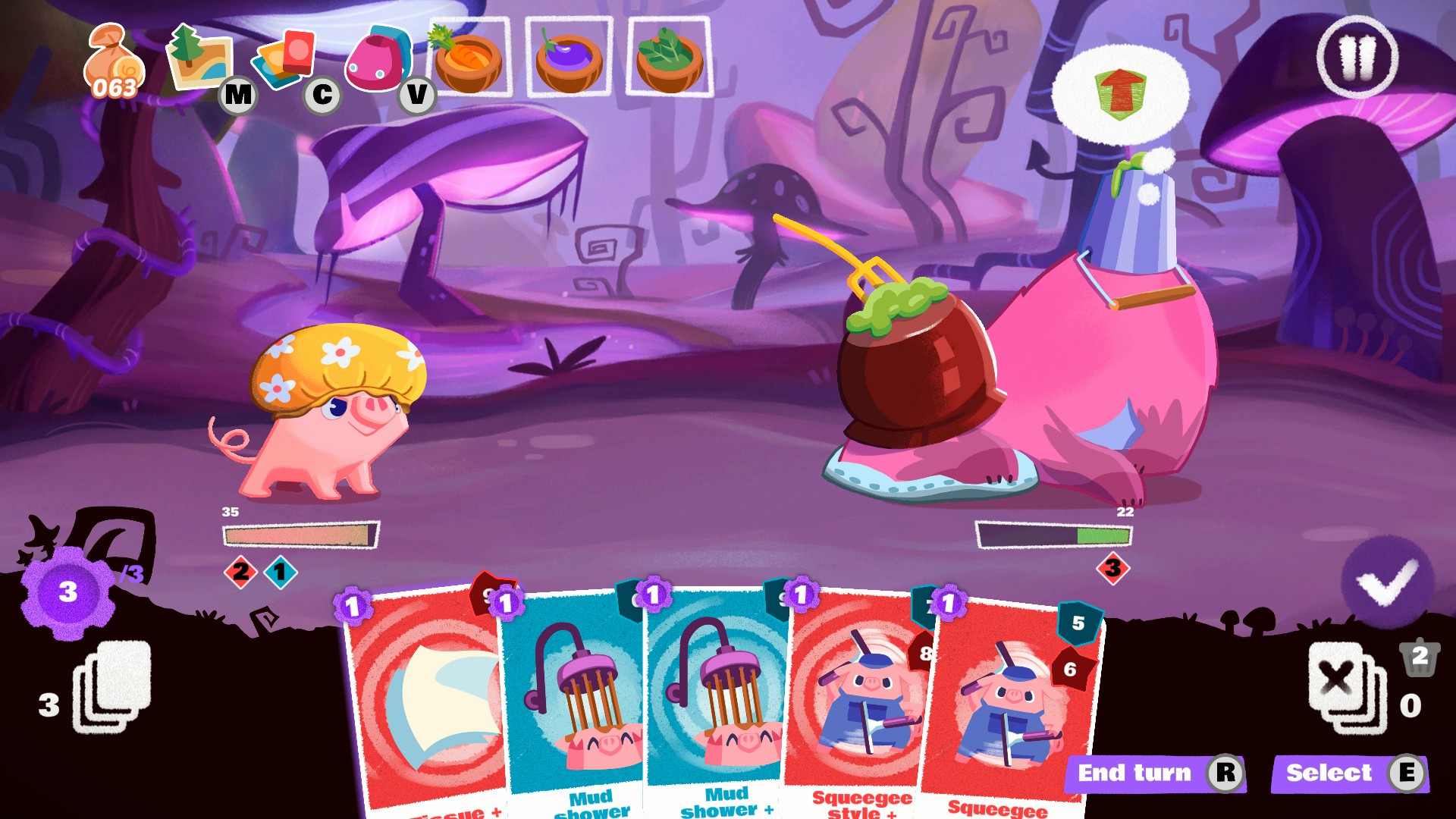
Task: Use the leafy greens bowl item
Action: click(x=669, y=58)
